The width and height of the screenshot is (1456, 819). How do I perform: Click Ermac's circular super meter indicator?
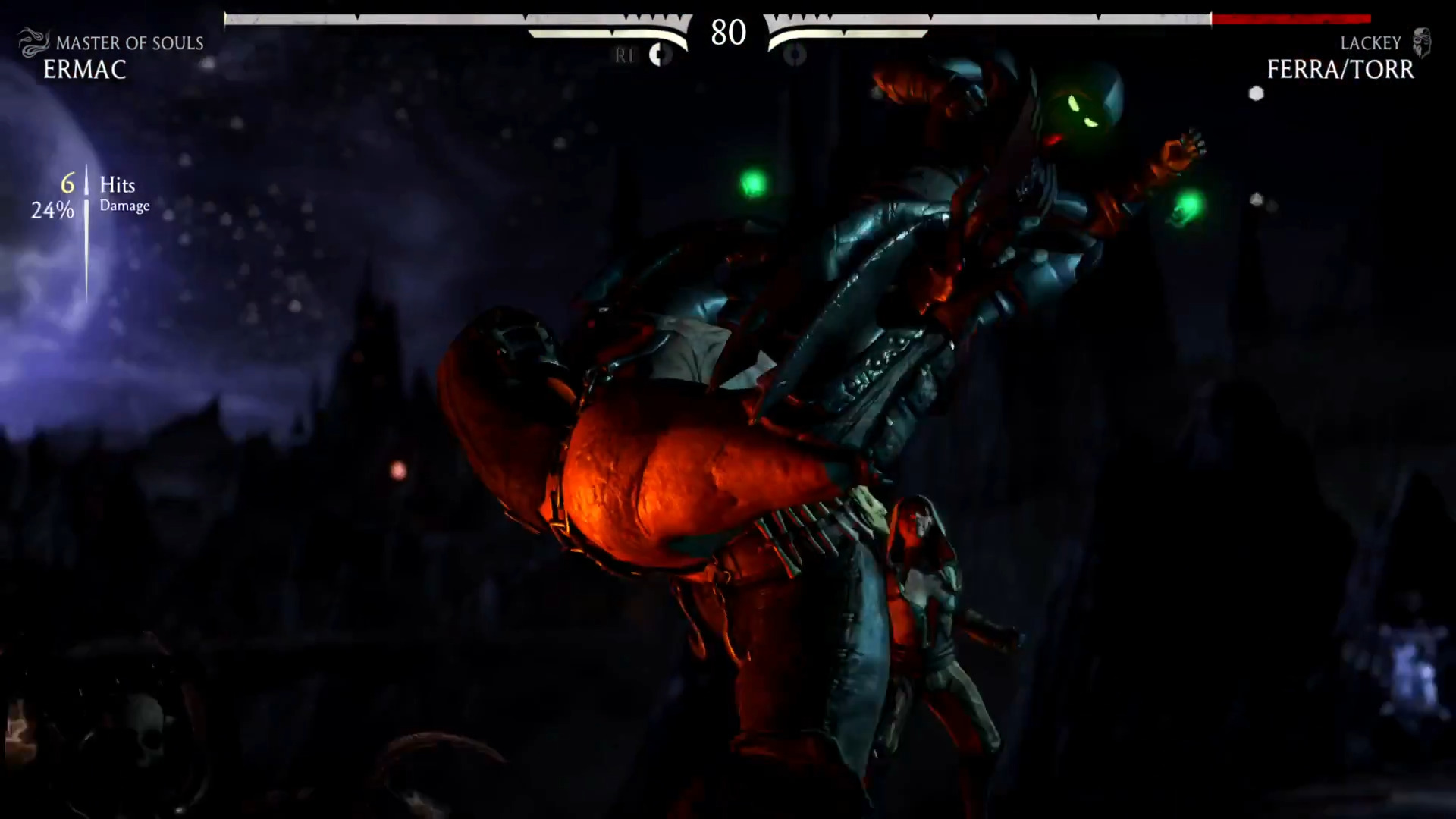click(659, 55)
